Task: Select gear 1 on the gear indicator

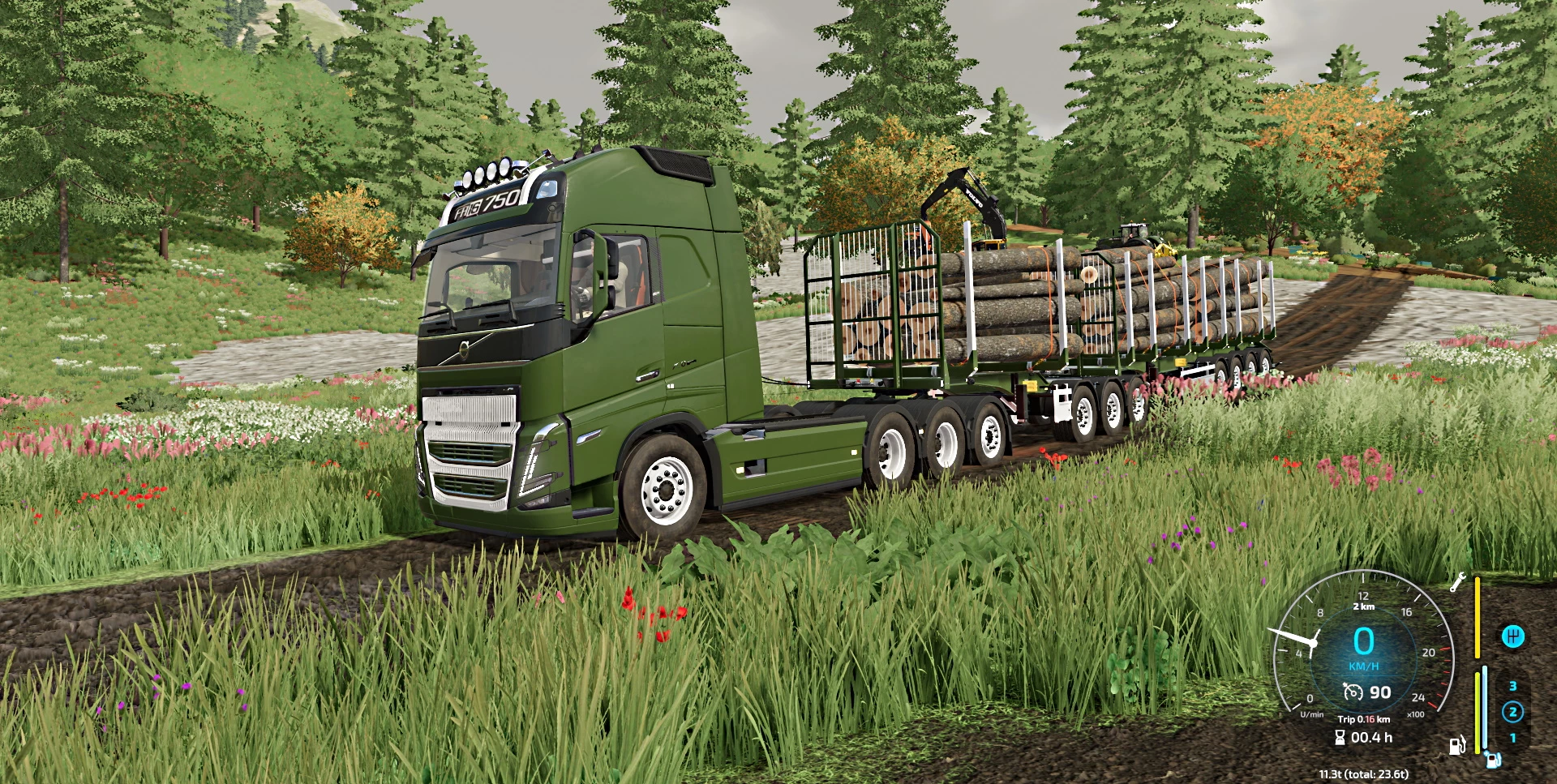Action: coord(1514,738)
